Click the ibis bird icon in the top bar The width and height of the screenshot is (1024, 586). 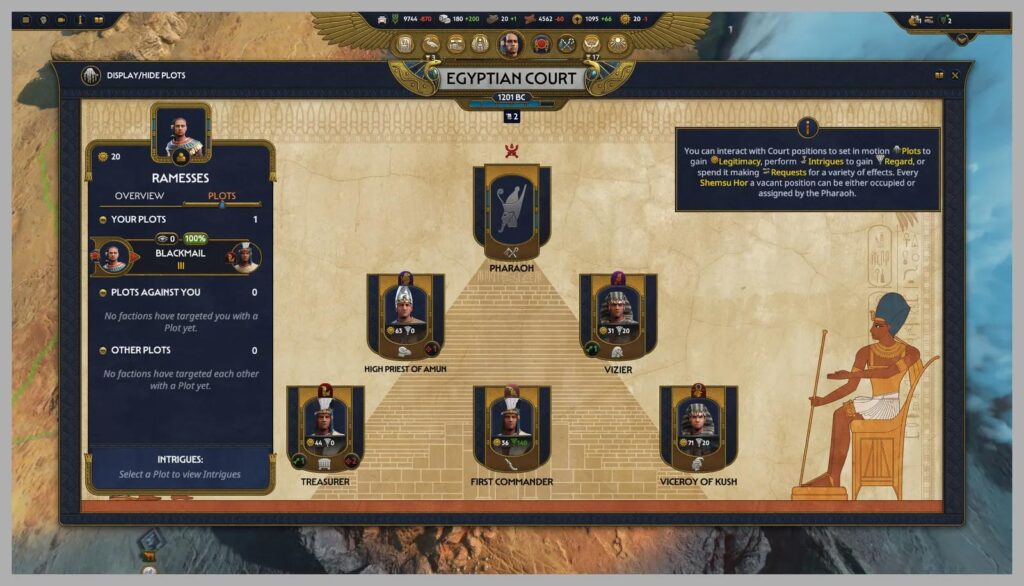[x=431, y=44]
